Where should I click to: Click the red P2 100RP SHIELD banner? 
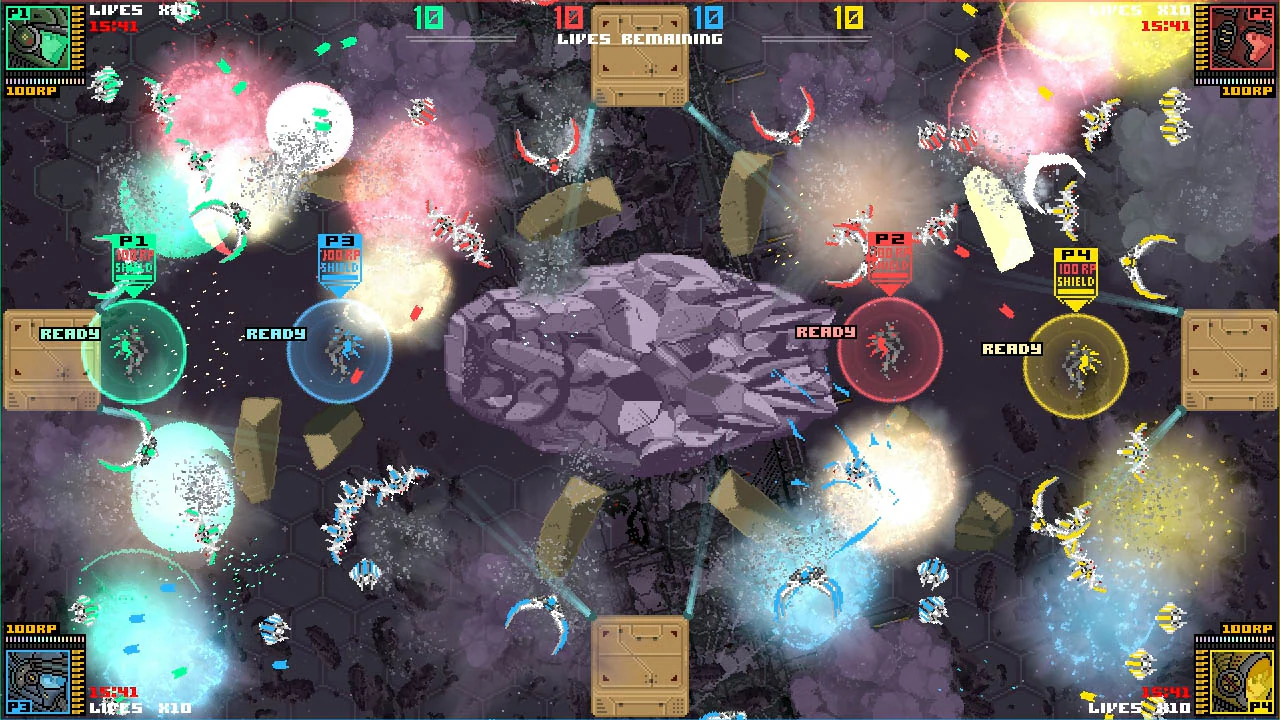tap(889, 258)
